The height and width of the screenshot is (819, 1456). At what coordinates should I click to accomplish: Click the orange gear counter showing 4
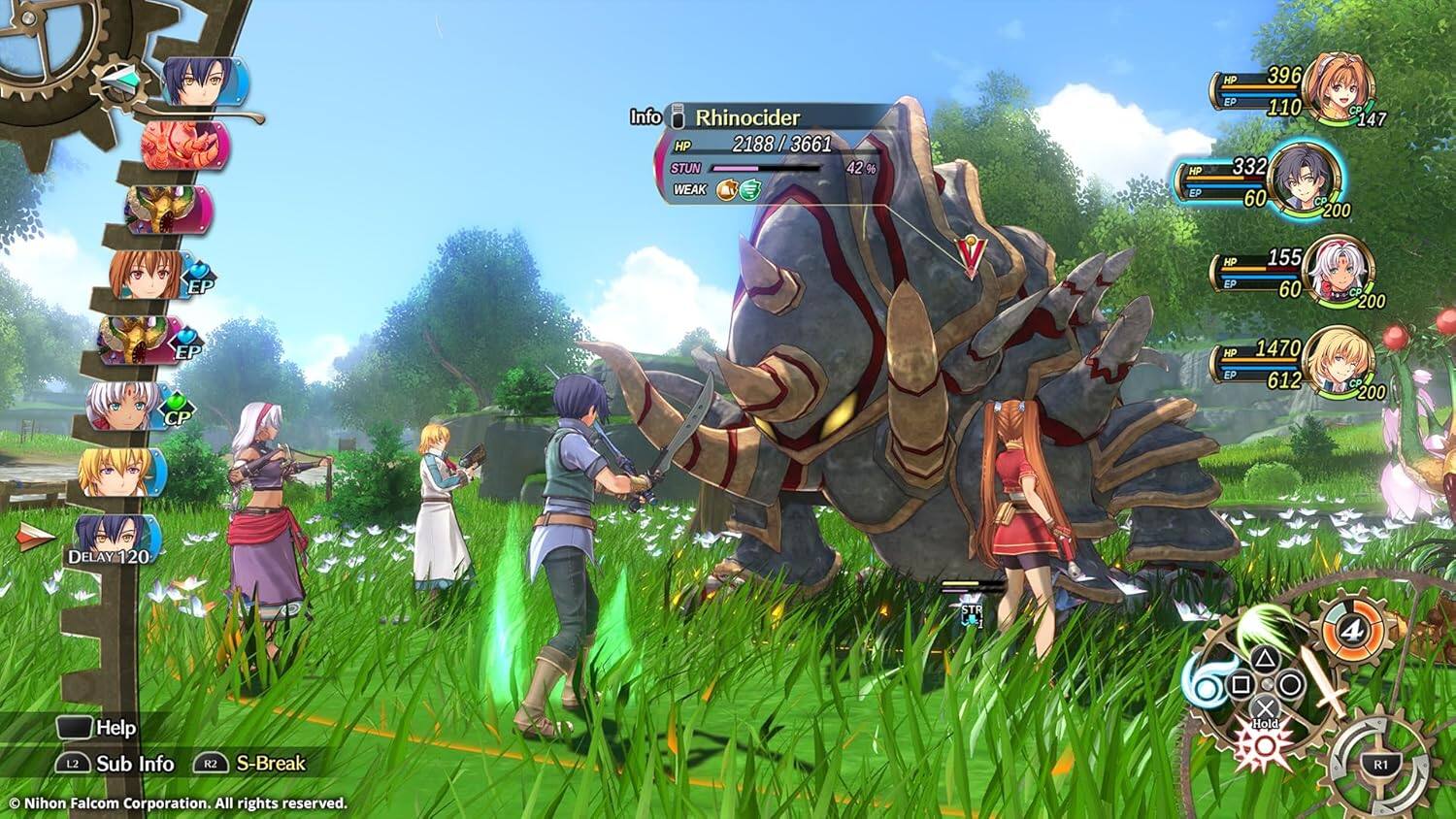[x=1352, y=630]
